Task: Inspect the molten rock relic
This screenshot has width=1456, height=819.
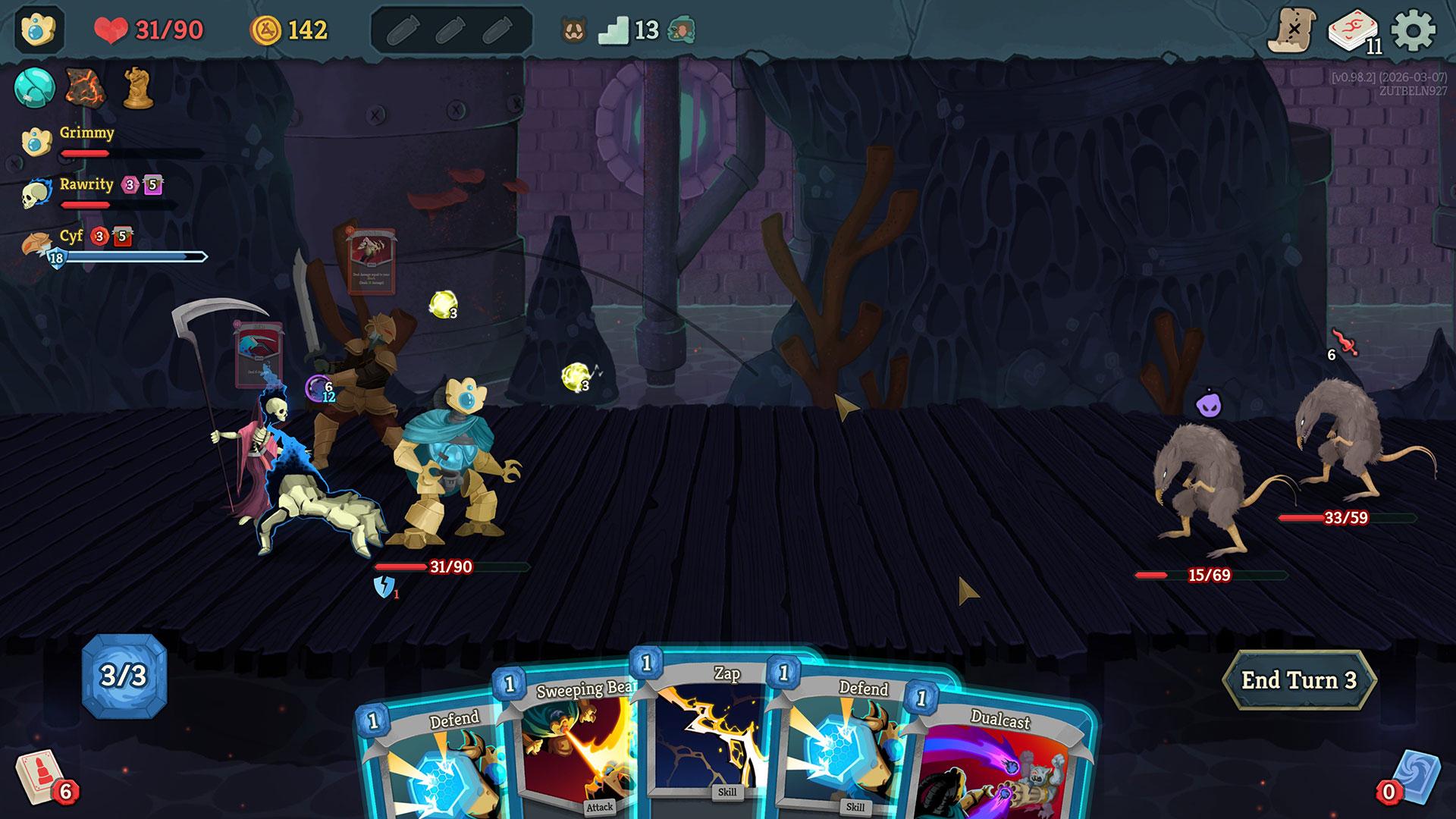Action: click(85, 87)
